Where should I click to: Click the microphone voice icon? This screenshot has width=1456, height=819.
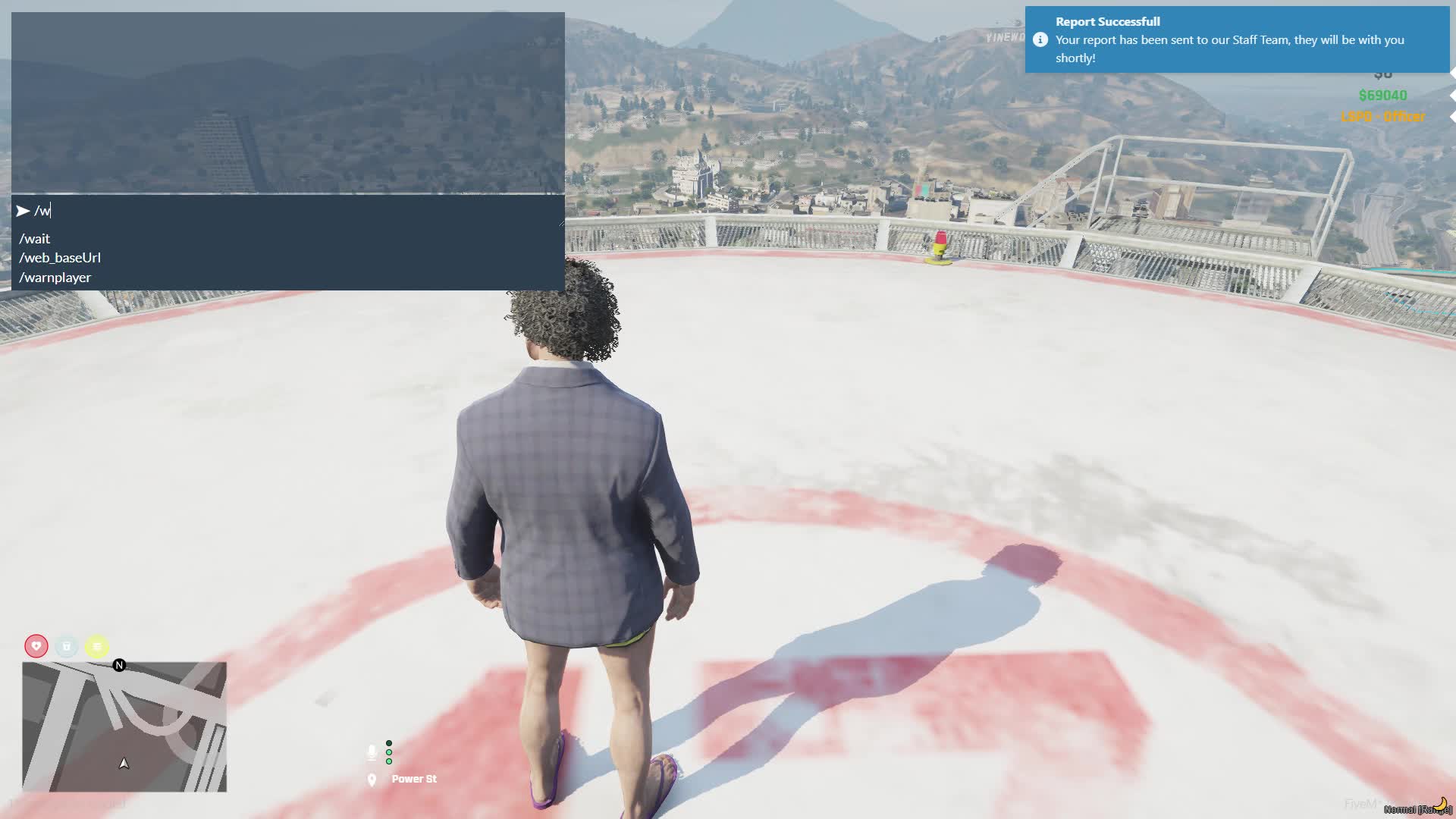pos(372,752)
